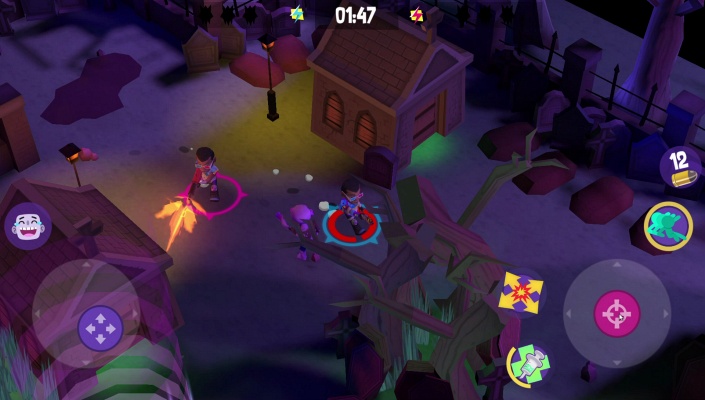Tap the laughing face emote button
Viewport: 705px width, 400px height.
point(27,227)
